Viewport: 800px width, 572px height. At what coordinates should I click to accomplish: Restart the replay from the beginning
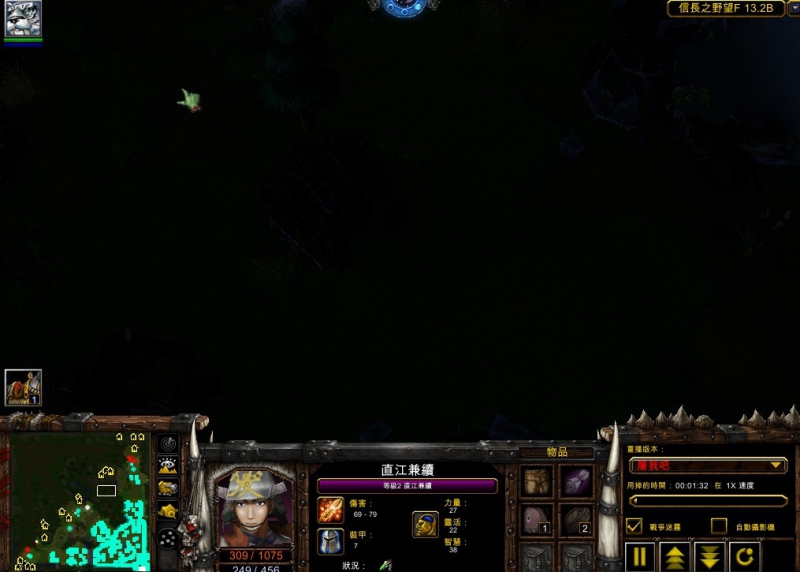744,557
